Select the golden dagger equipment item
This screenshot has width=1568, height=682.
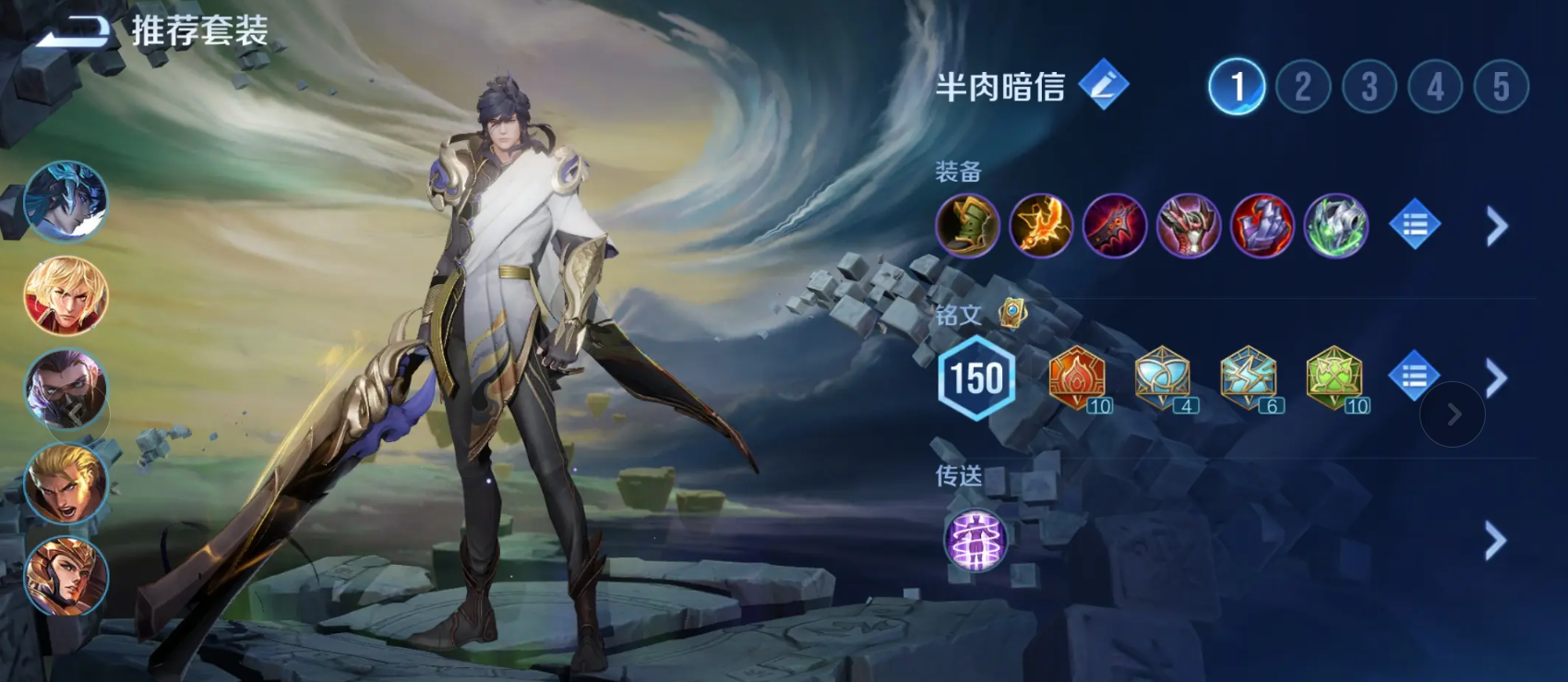coord(1041,226)
